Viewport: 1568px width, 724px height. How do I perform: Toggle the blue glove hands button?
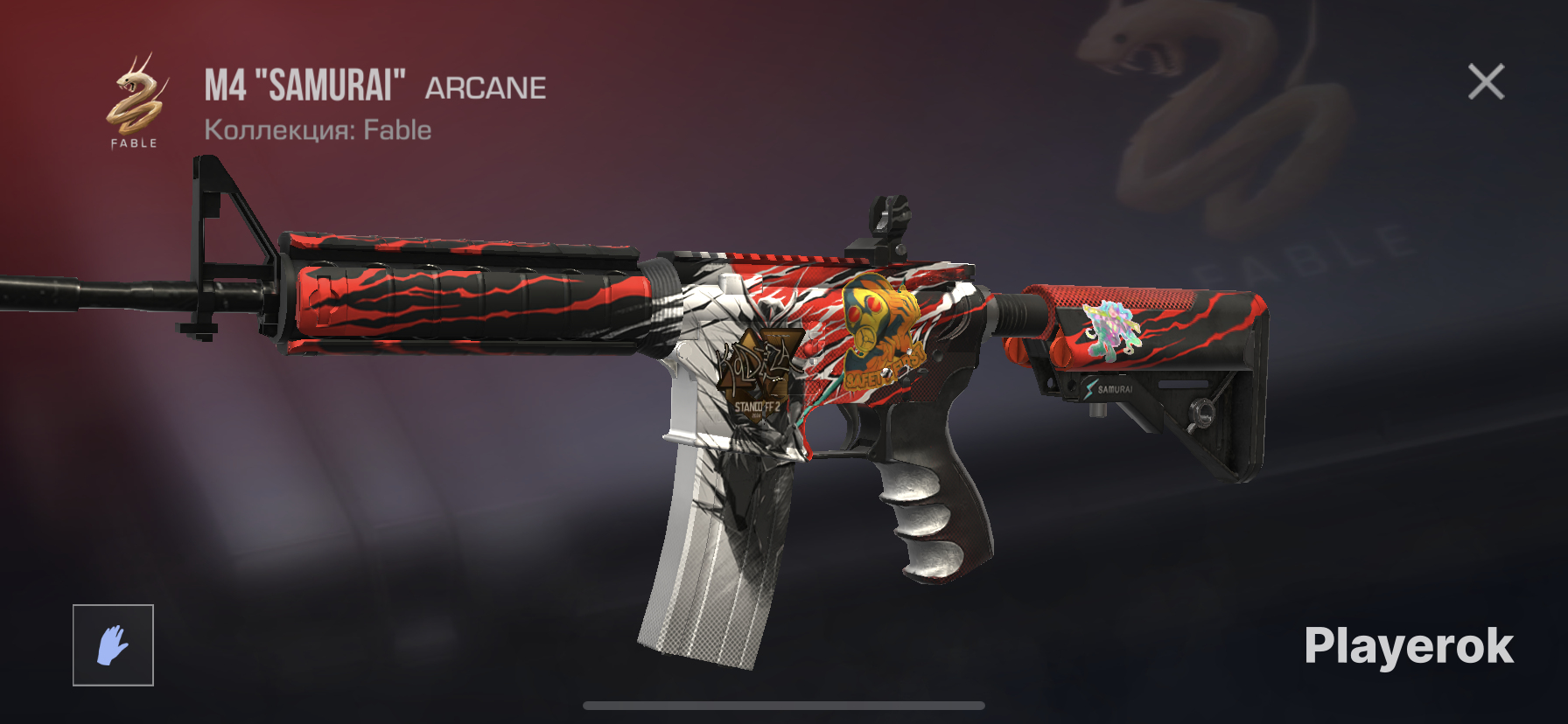[113, 645]
